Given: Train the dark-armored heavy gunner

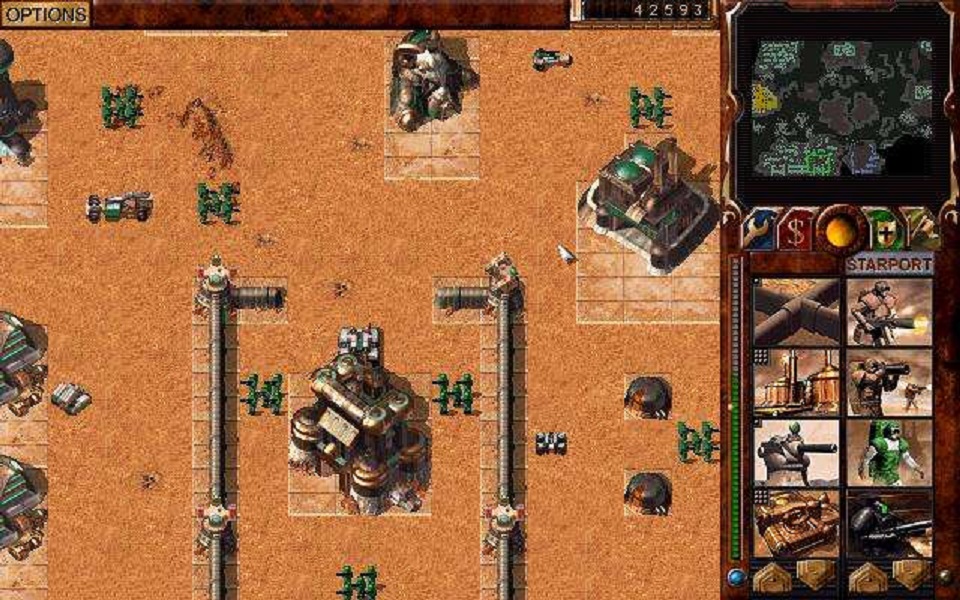Looking at the screenshot, I should [889, 522].
